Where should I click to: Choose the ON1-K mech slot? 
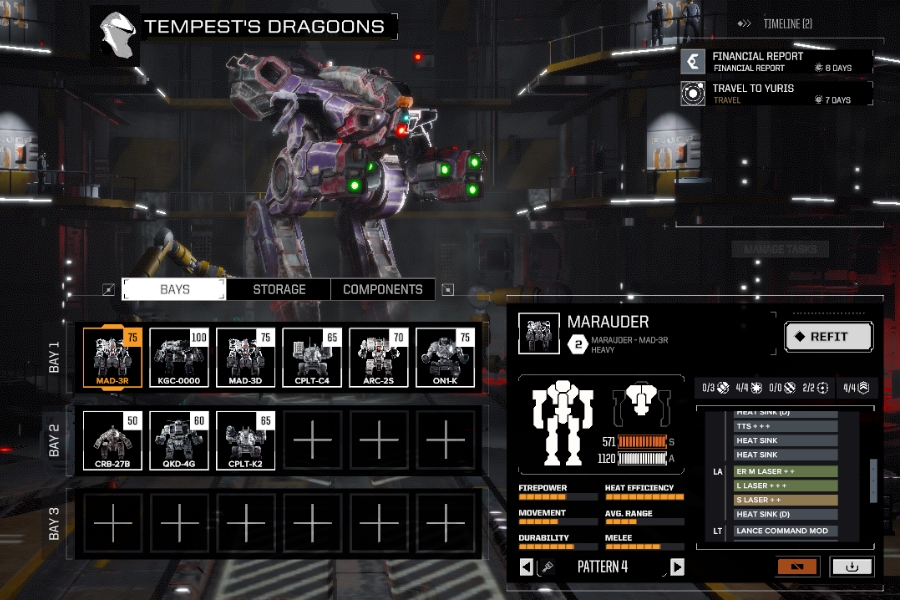[445, 358]
